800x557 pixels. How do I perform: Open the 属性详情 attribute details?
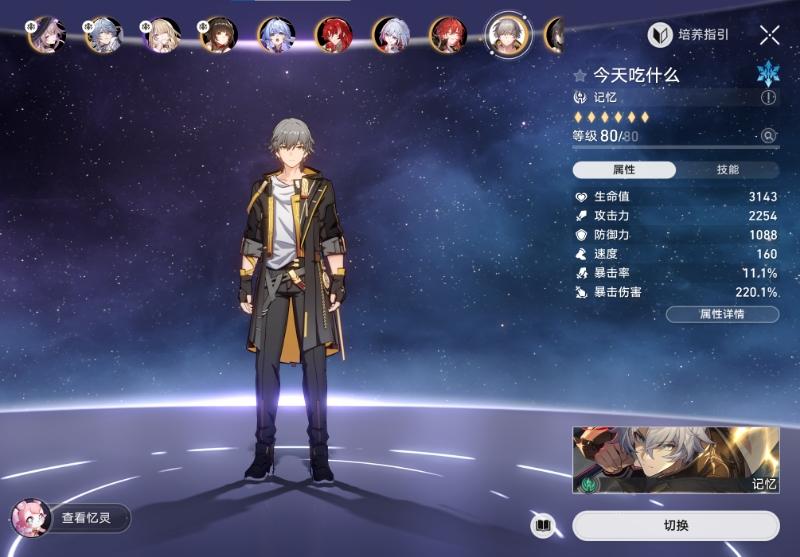click(723, 314)
